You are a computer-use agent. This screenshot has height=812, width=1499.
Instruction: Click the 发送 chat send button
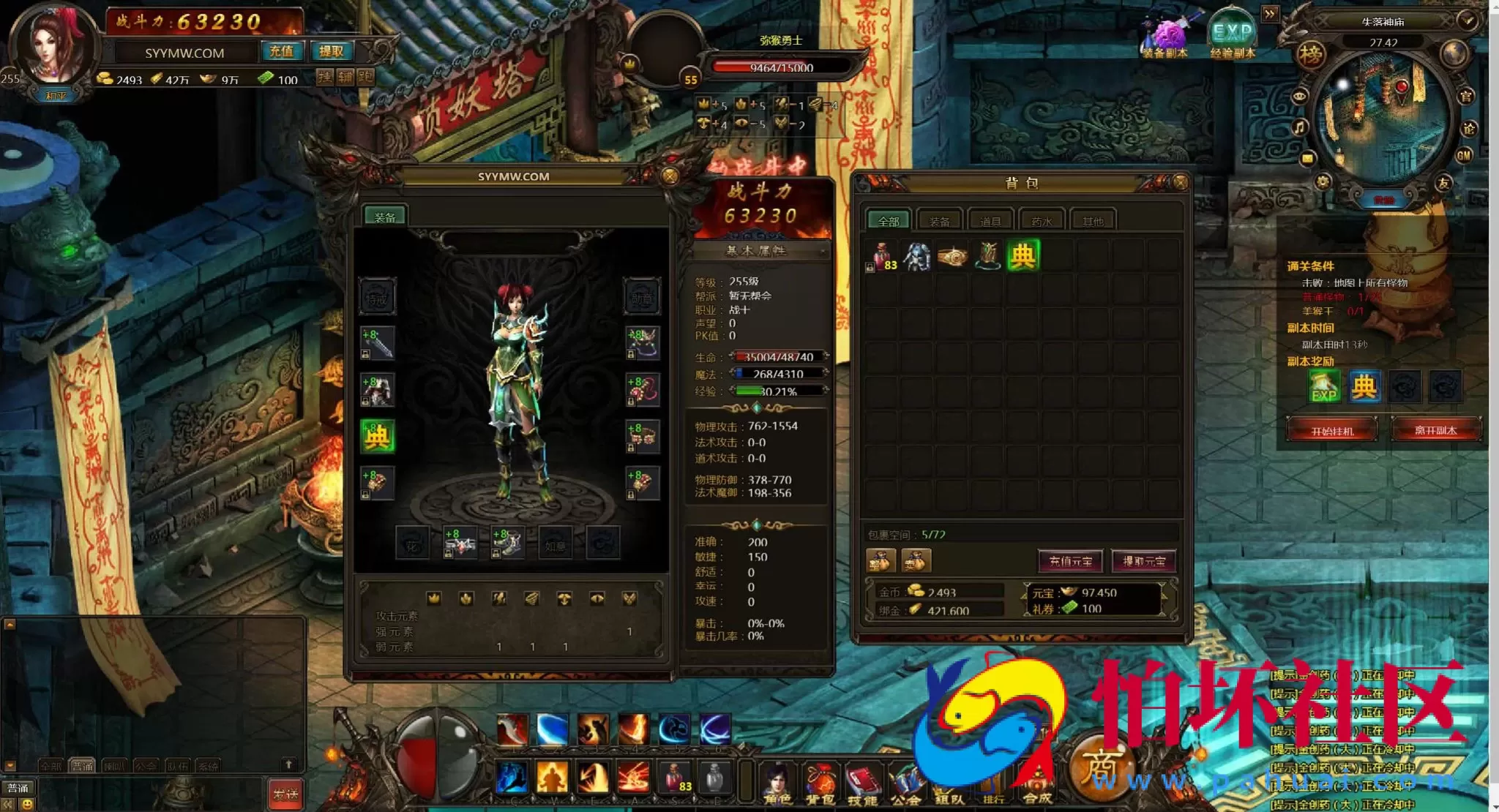pos(285,794)
